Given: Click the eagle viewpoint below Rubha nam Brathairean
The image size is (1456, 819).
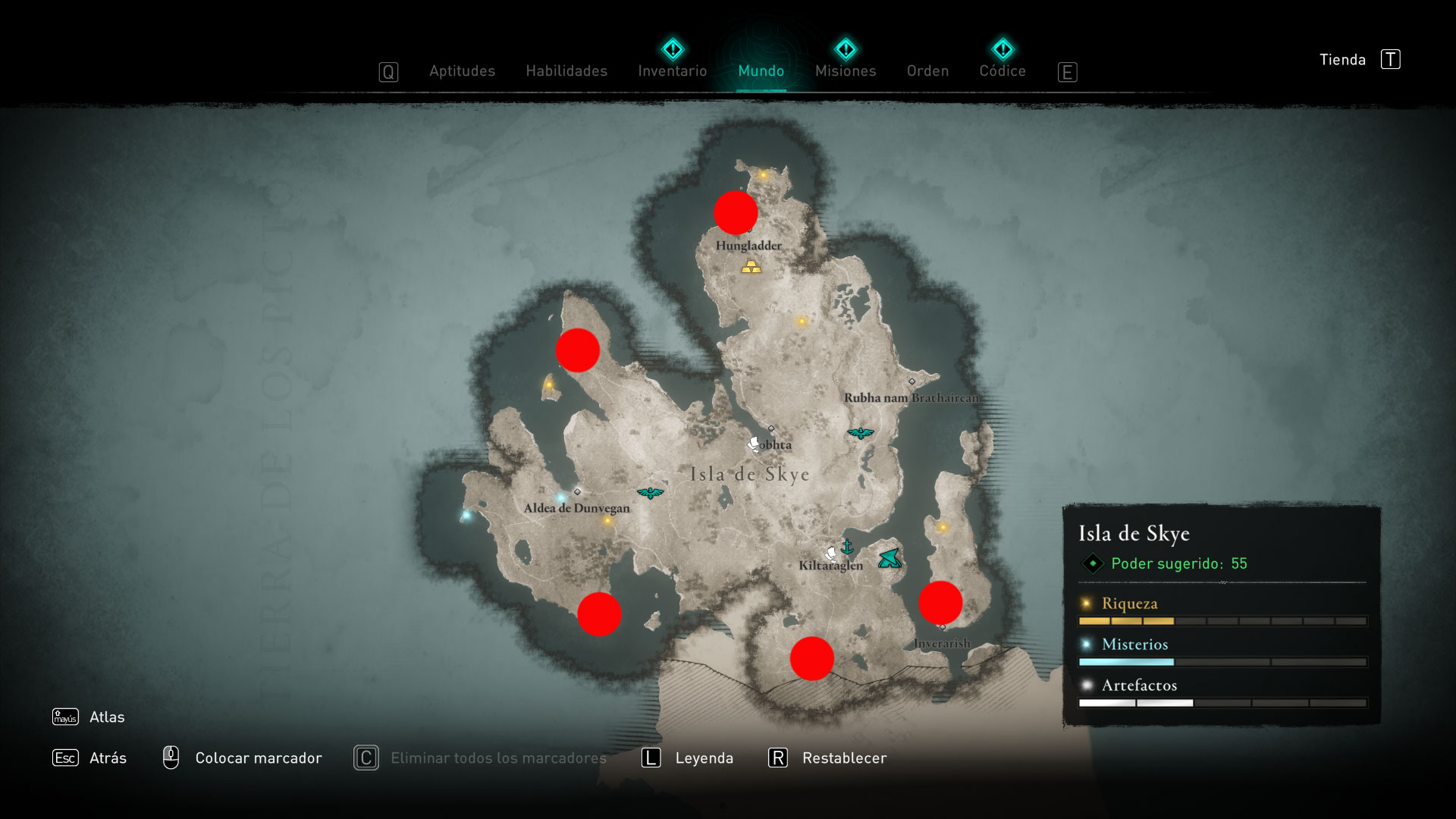Looking at the screenshot, I should tap(860, 434).
